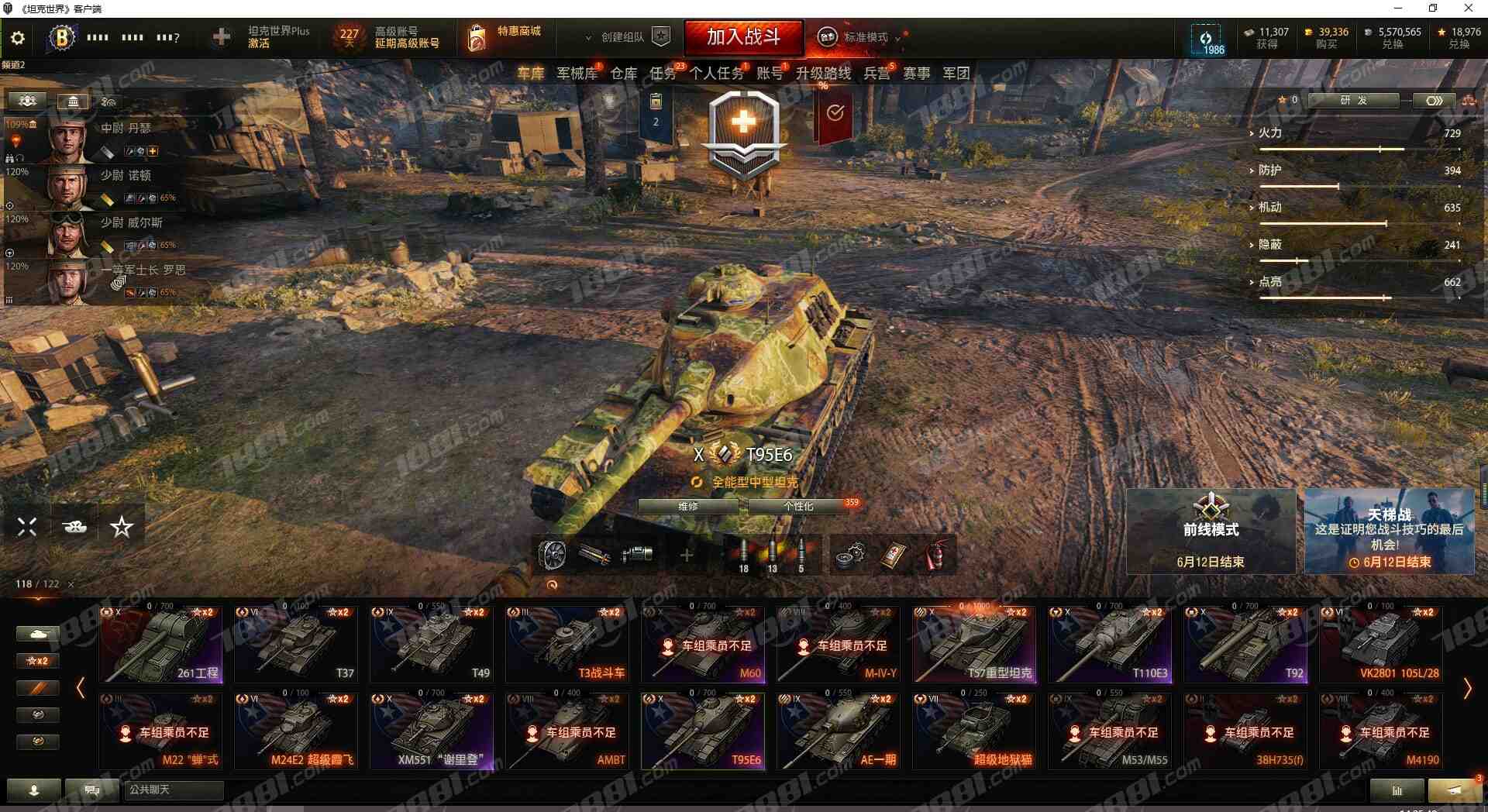Open the 前线模式 event banner

click(x=1211, y=532)
